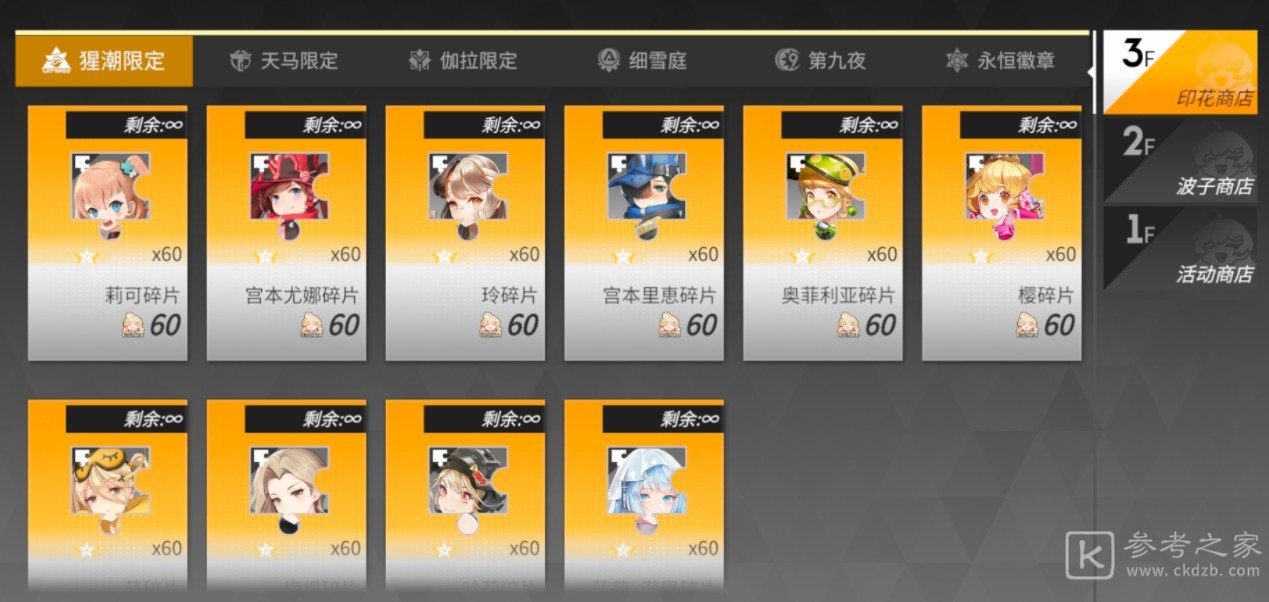The image size is (1269, 602).
Task: Switch to the 猩潮限定 tab
Action: pos(104,61)
